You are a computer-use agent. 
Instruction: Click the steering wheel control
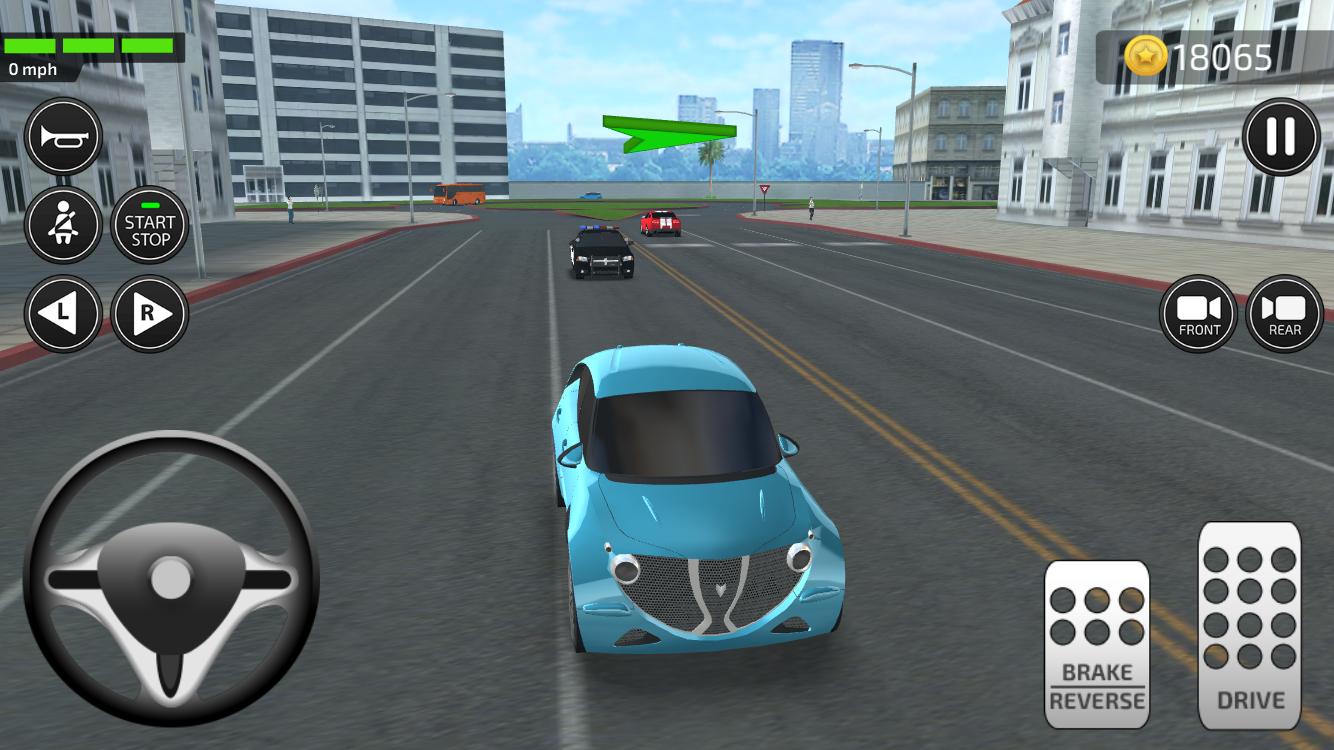point(171,578)
